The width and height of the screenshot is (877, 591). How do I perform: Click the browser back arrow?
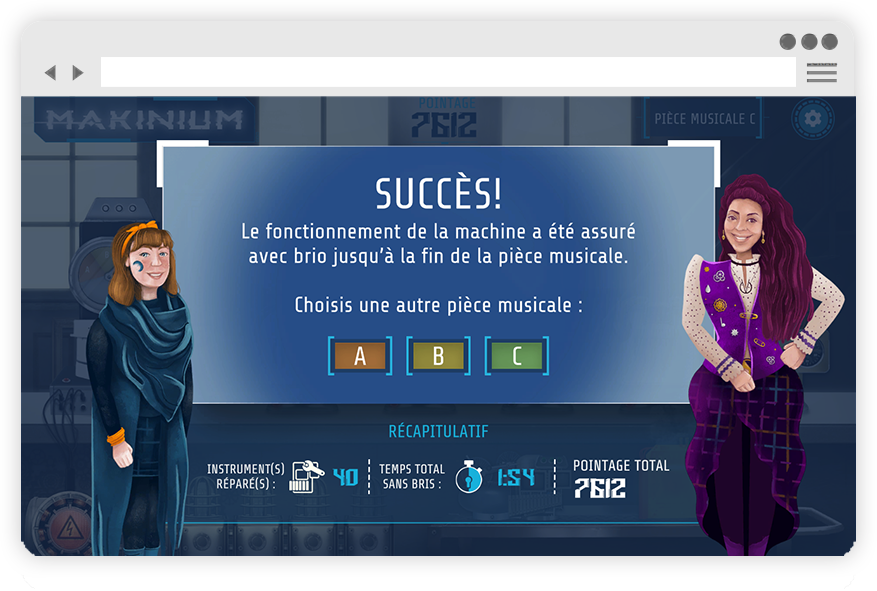coord(50,73)
